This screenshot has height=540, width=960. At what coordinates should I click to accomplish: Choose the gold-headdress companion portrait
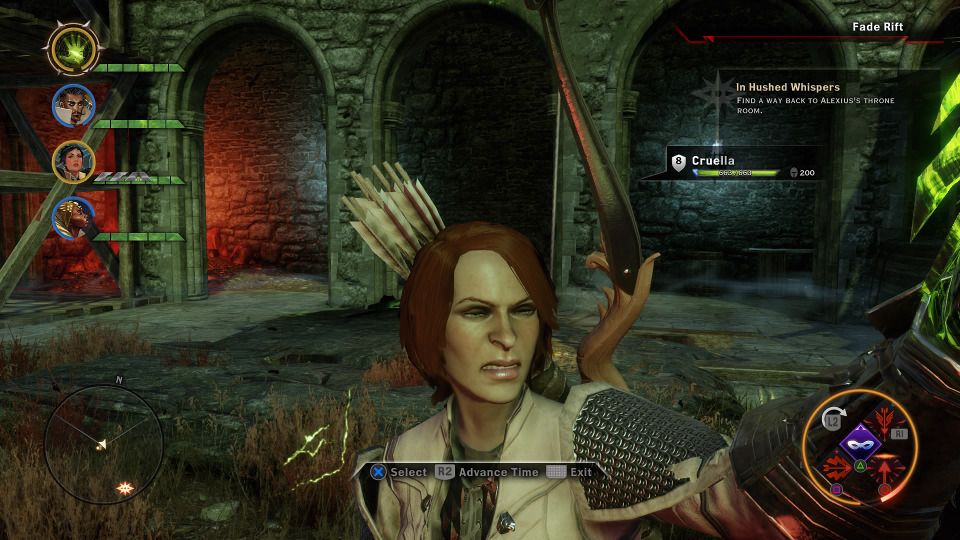(73, 216)
